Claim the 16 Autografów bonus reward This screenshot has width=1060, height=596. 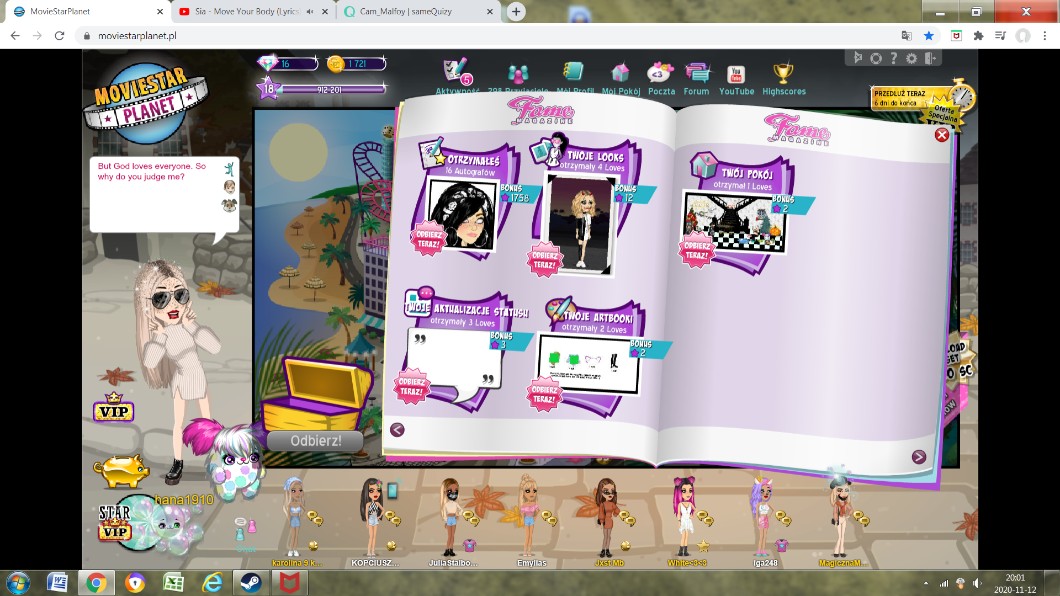[x=429, y=239]
